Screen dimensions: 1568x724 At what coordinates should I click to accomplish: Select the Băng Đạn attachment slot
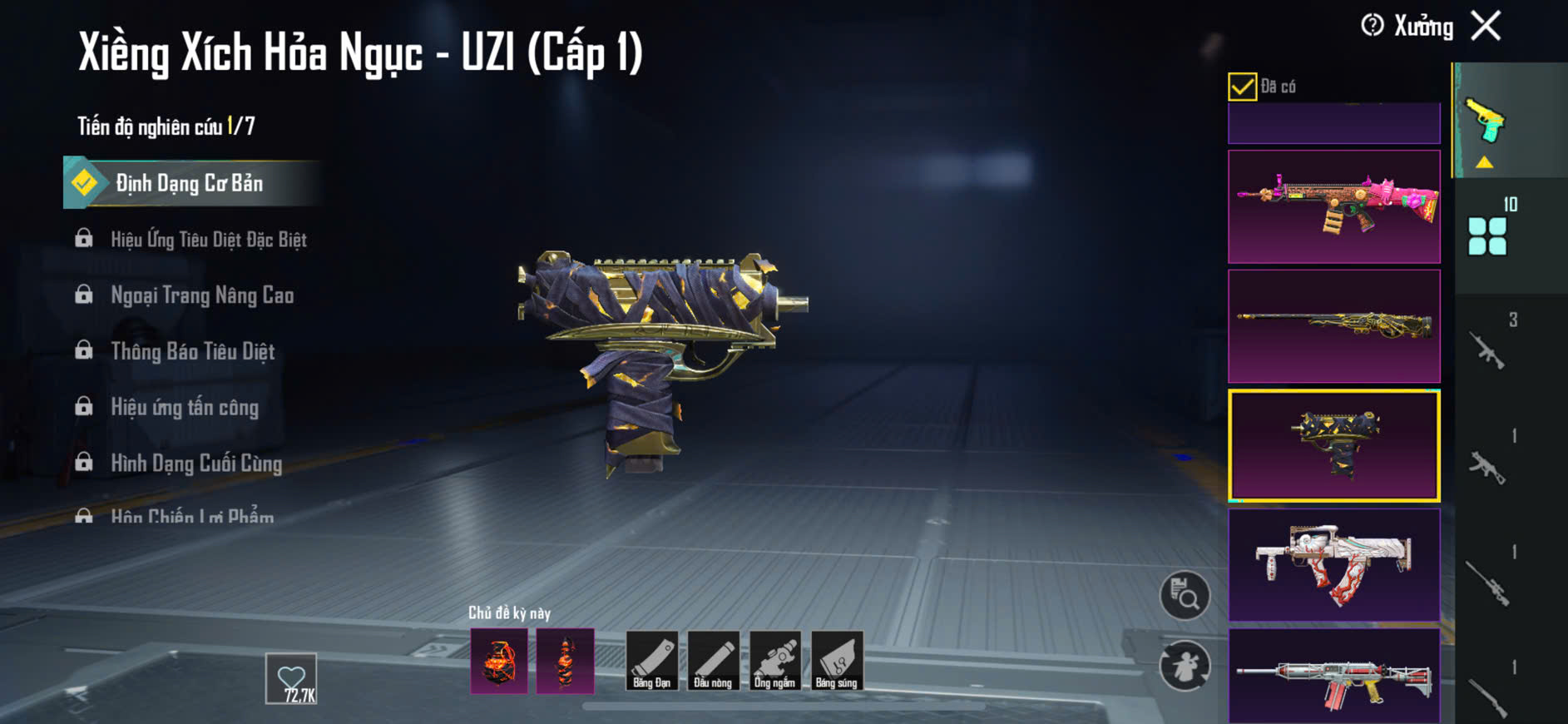pyautogui.click(x=651, y=661)
